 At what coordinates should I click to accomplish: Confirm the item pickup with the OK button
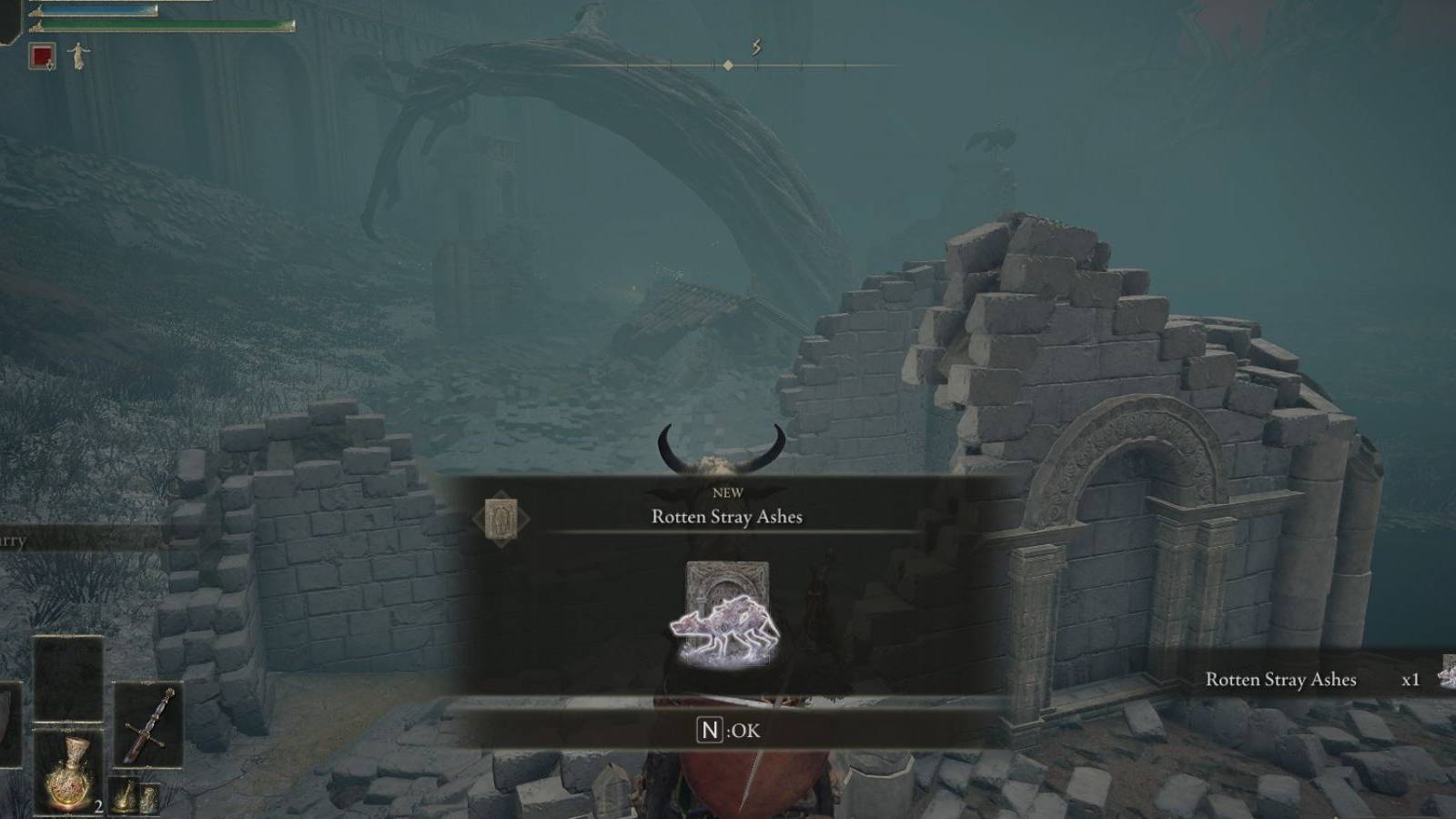tap(728, 728)
